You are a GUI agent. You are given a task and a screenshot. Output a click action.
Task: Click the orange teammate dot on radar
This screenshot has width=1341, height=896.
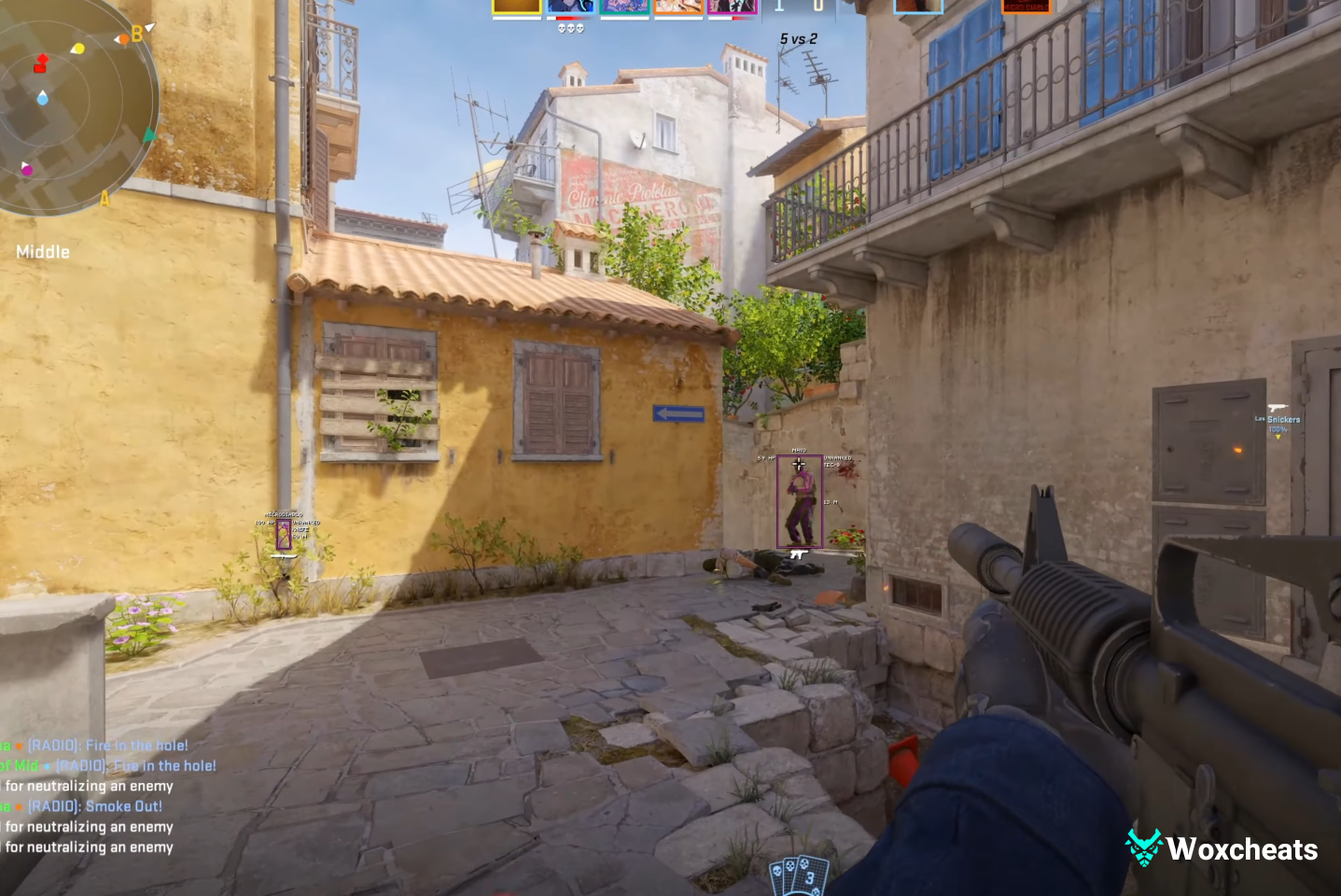click(x=122, y=40)
